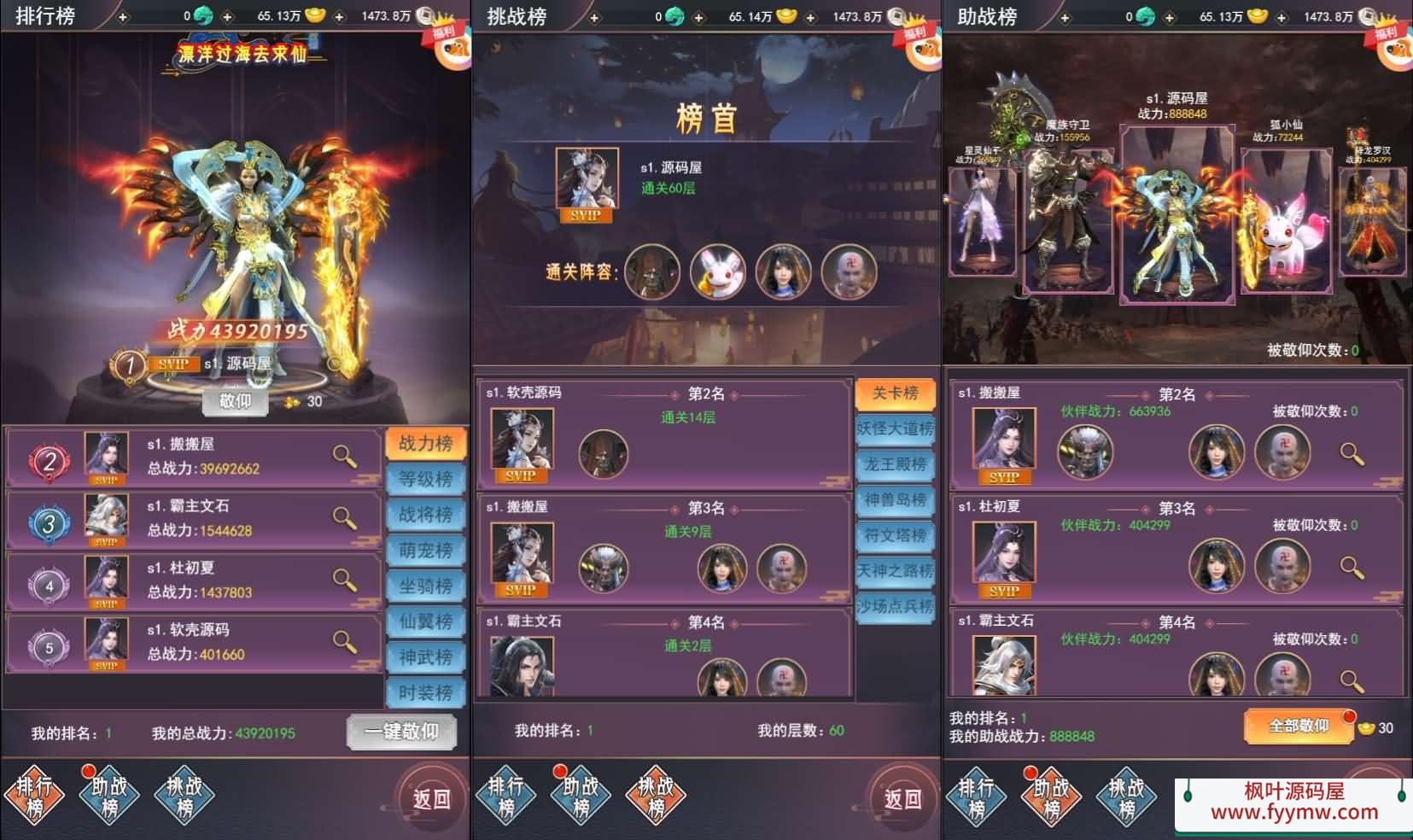Image resolution: width=1413 pixels, height=840 pixels.
Task: Switch to the 坐骑榜 tab
Action: point(425,586)
